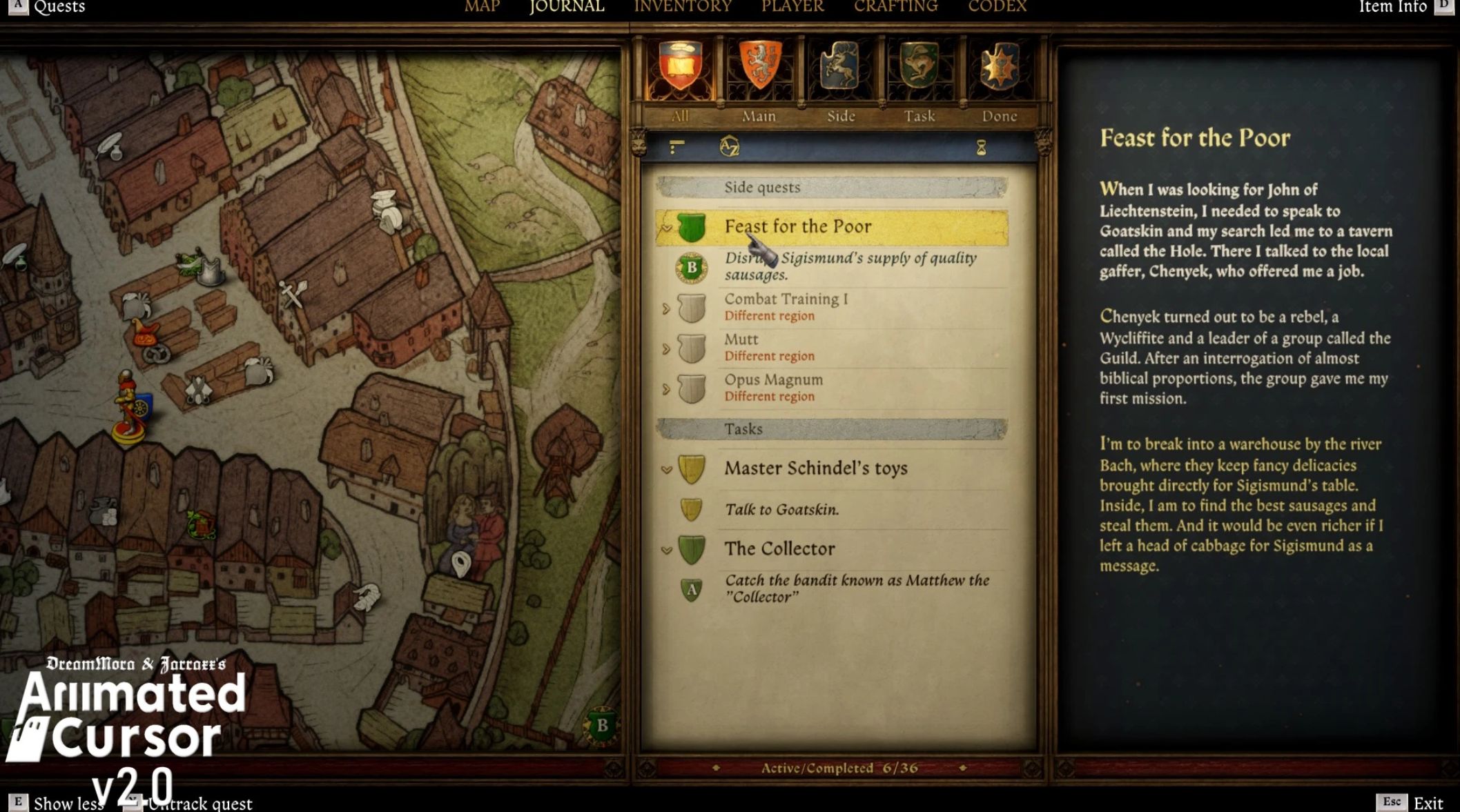The image size is (1460, 812).
Task: Select Combat Training I quest
Action: click(x=786, y=299)
